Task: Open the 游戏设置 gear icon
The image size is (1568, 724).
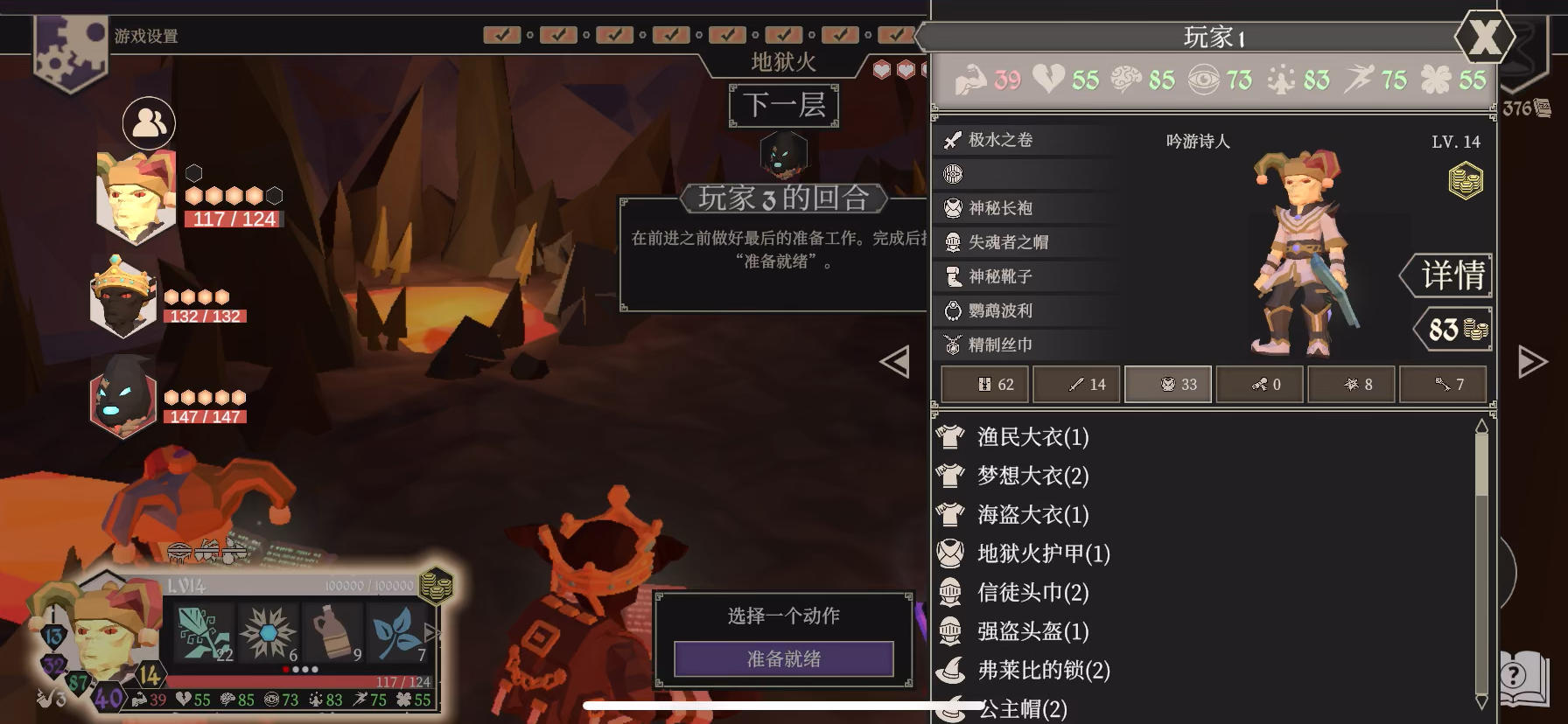Action: tap(70, 52)
